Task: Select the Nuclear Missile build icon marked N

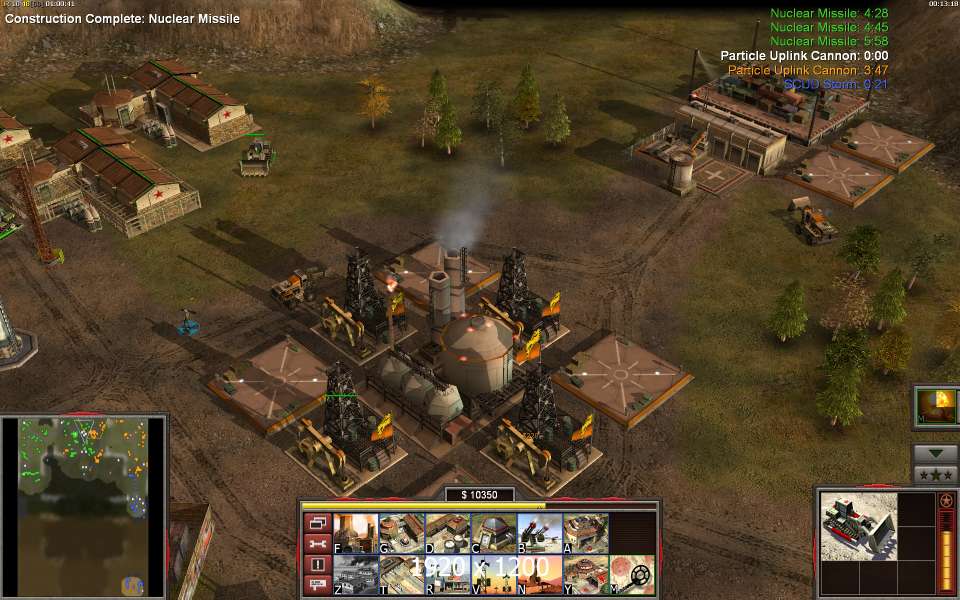Action: [539, 575]
